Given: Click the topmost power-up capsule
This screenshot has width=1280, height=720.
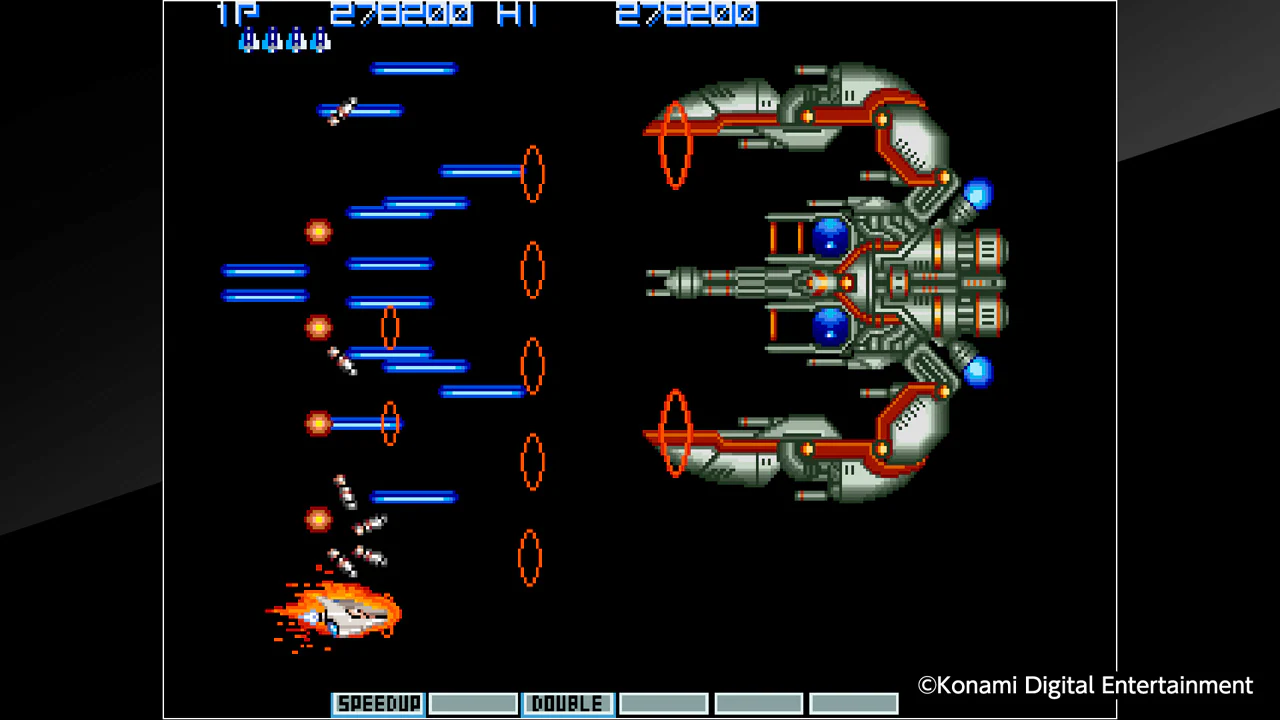Looking at the screenshot, I should click(318, 232).
